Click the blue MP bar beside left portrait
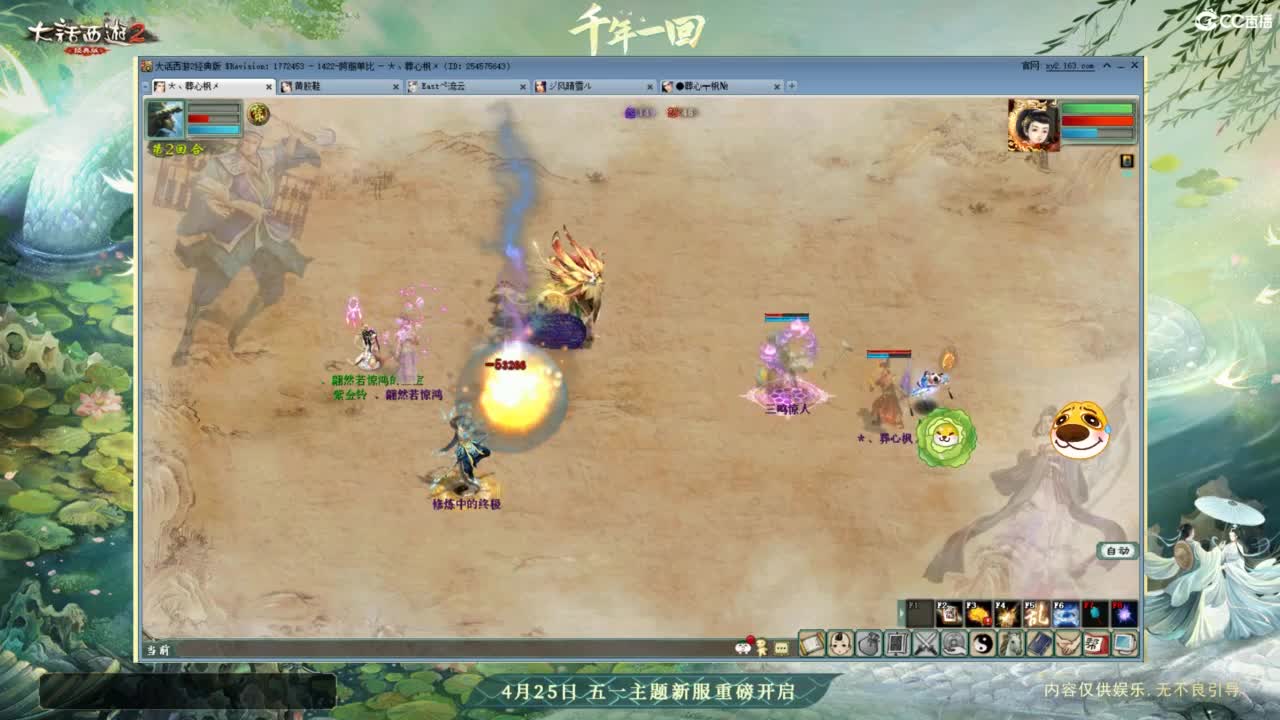 coord(213,129)
